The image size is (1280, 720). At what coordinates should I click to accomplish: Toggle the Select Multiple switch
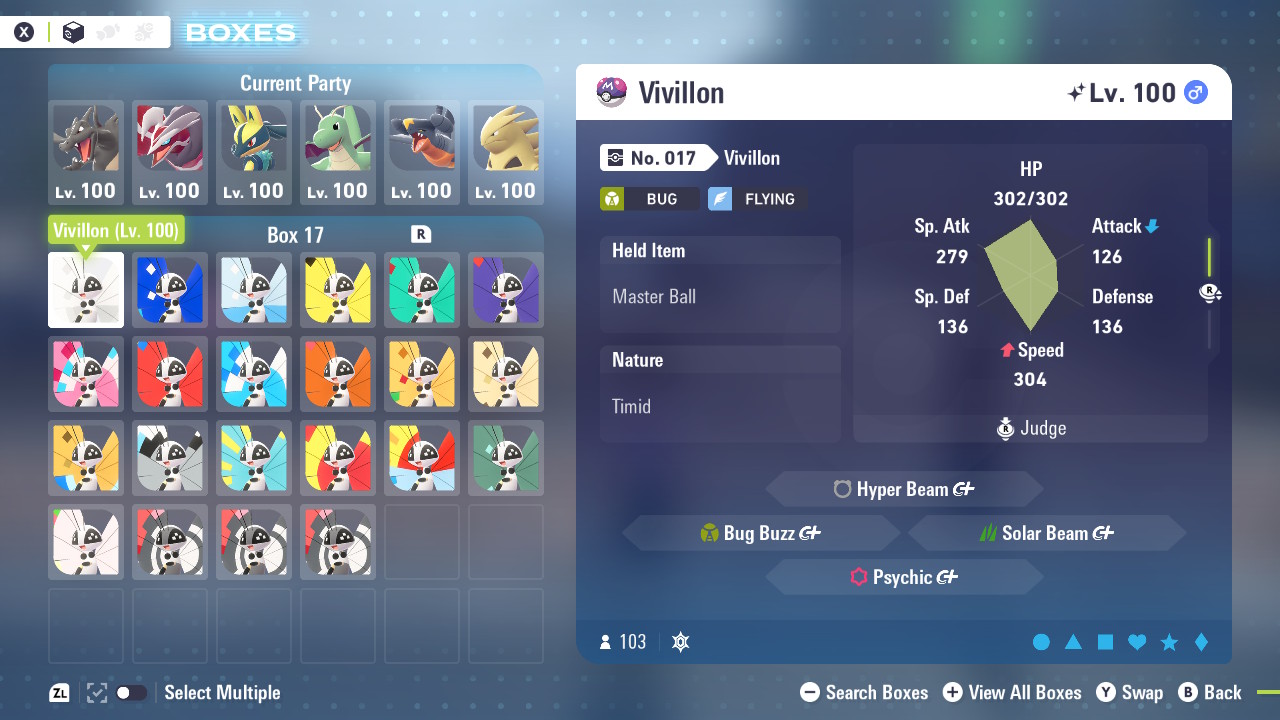click(131, 692)
